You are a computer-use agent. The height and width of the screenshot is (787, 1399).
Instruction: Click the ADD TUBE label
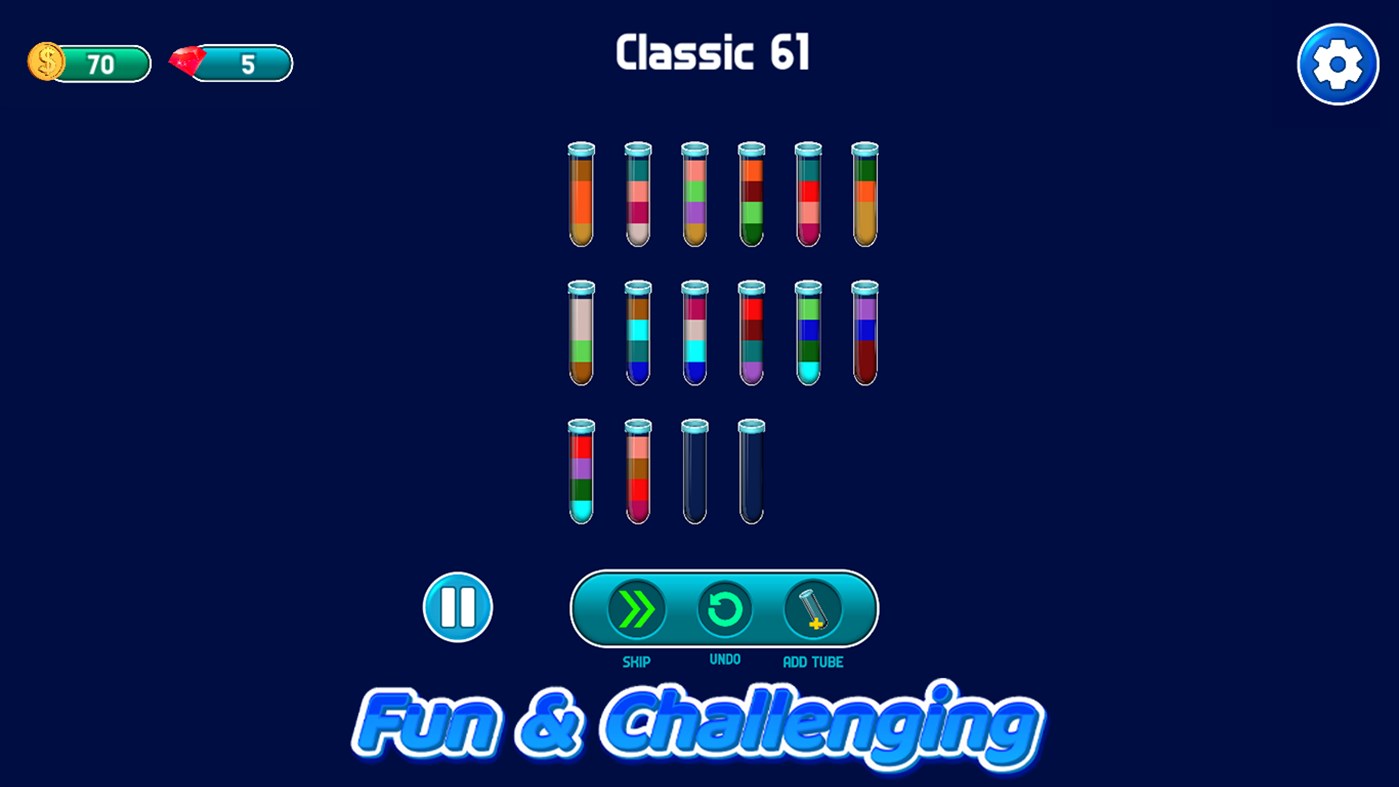click(813, 662)
